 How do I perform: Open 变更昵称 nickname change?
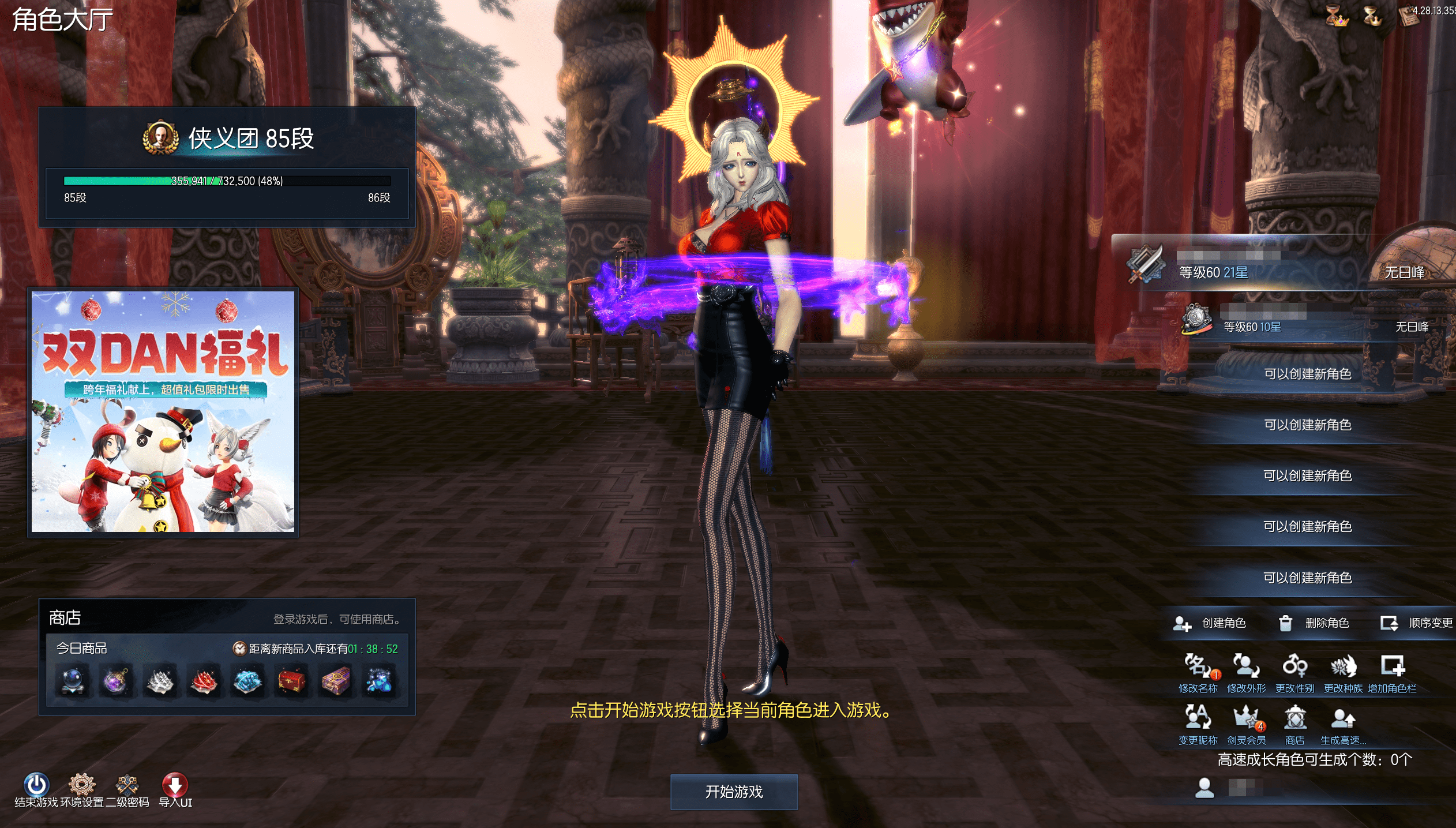[1198, 718]
